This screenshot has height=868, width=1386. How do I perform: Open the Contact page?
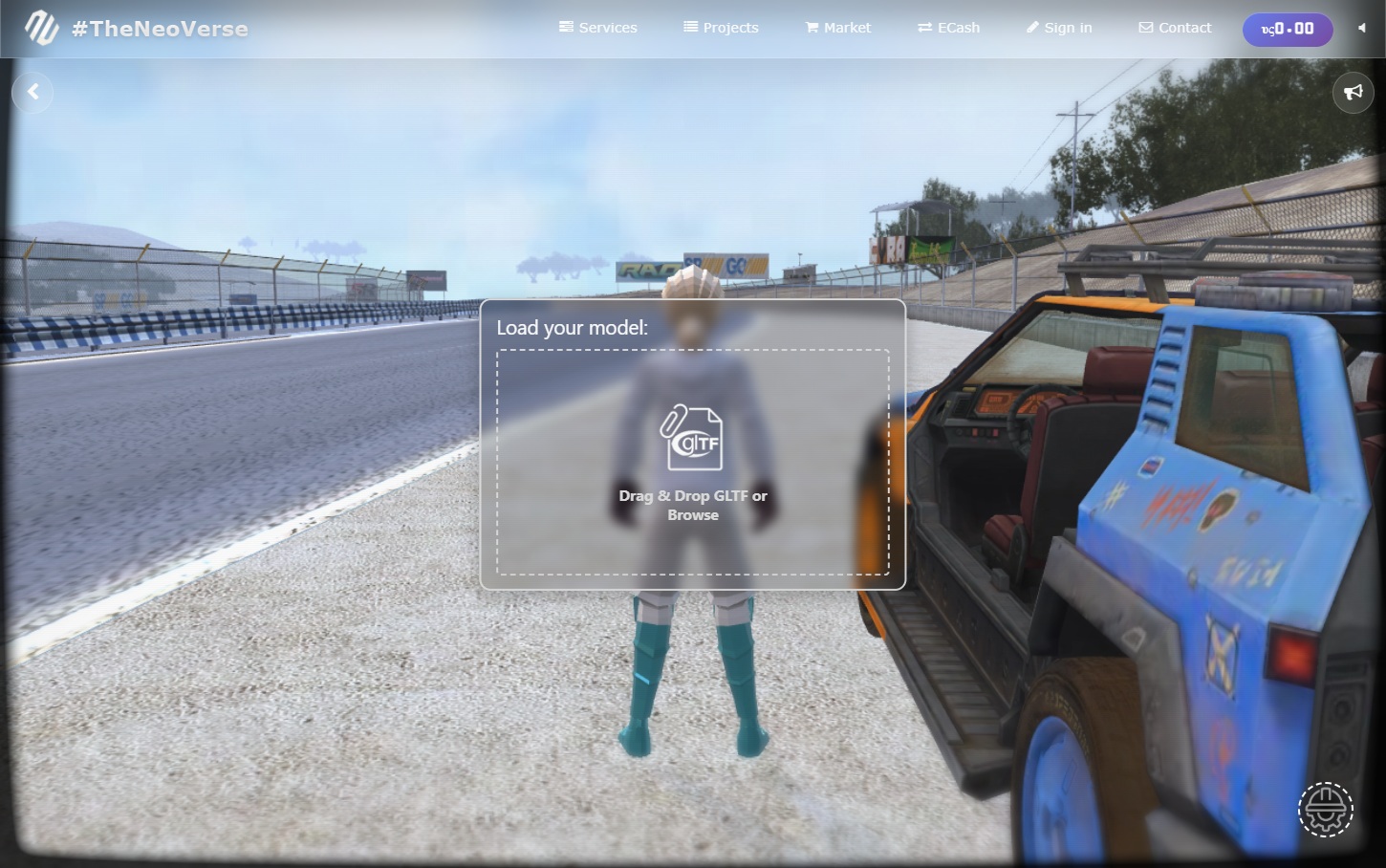tap(1175, 28)
